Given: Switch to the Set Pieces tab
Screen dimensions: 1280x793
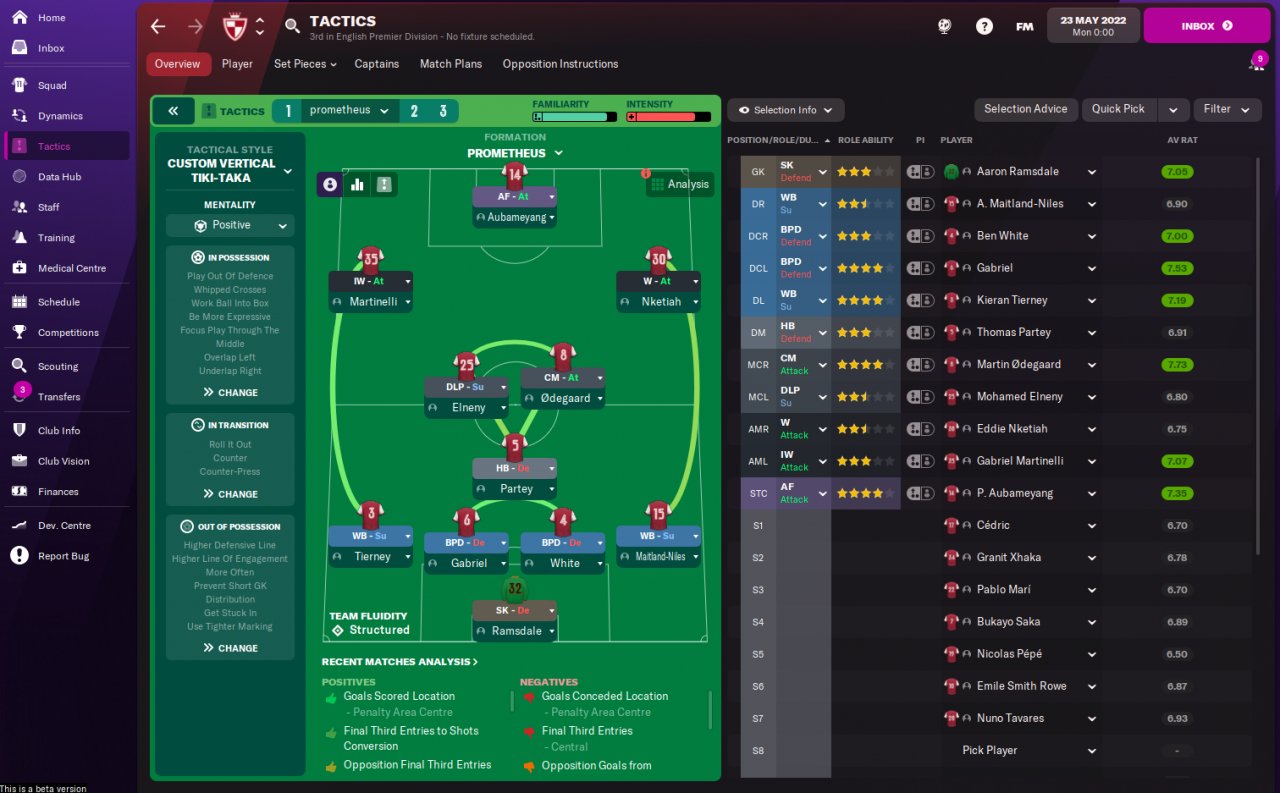Looking at the screenshot, I should click(304, 64).
